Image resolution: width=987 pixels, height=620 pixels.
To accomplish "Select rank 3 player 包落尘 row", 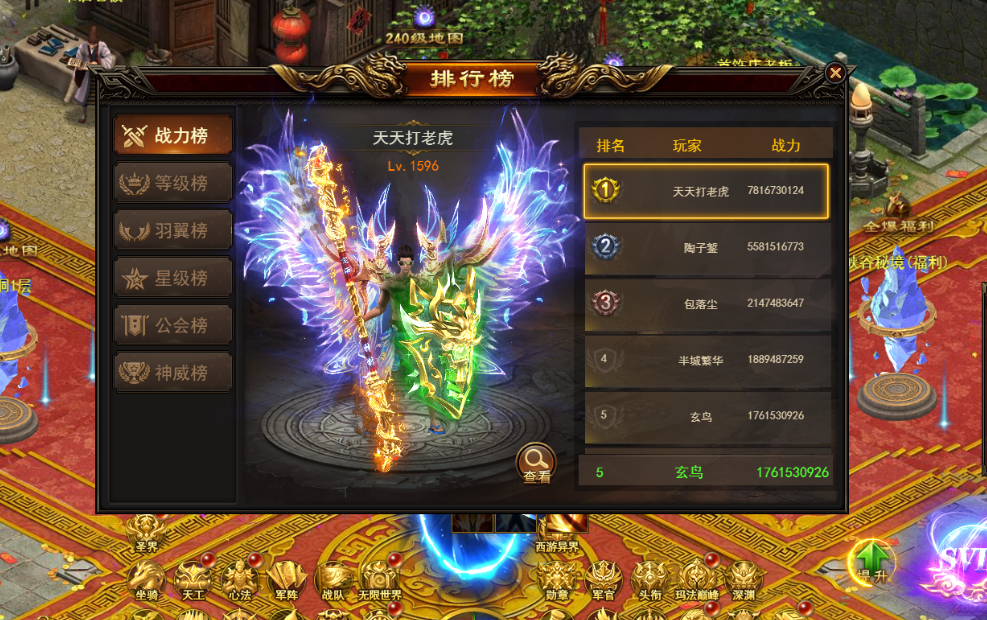I will [x=706, y=303].
